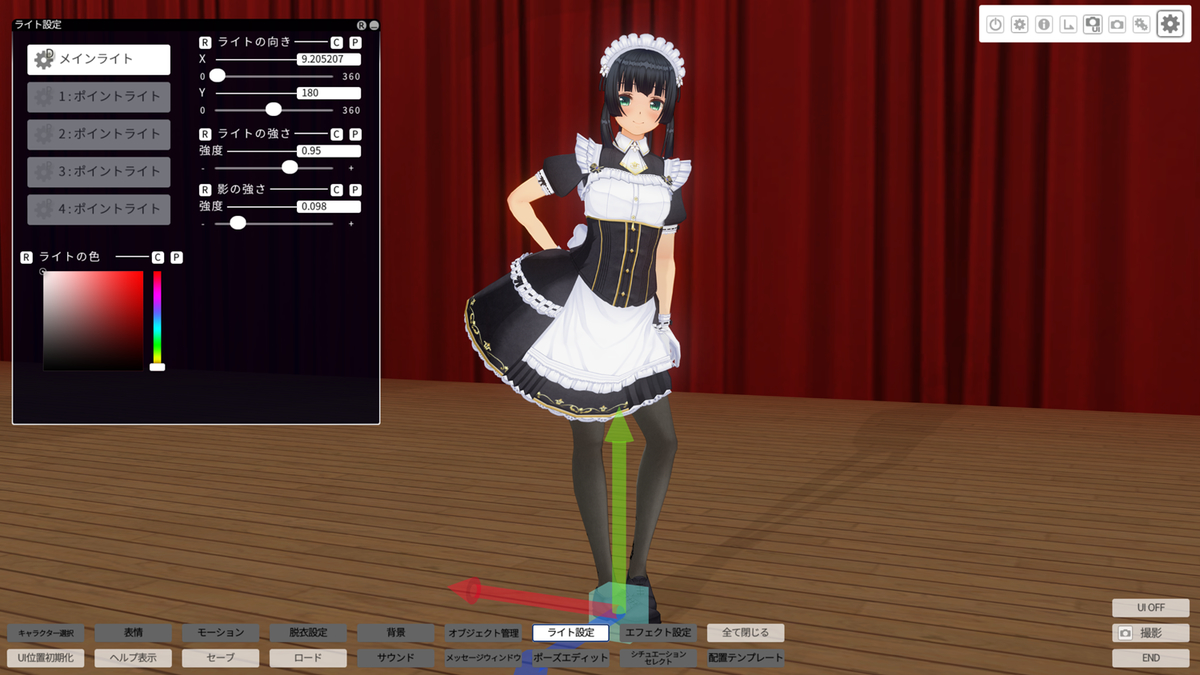Image resolution: width=1200 pixels, height=675 pixels.
Task: Click the 影の強さ shadow strength slider handle
Action: [x=238, y=223]
